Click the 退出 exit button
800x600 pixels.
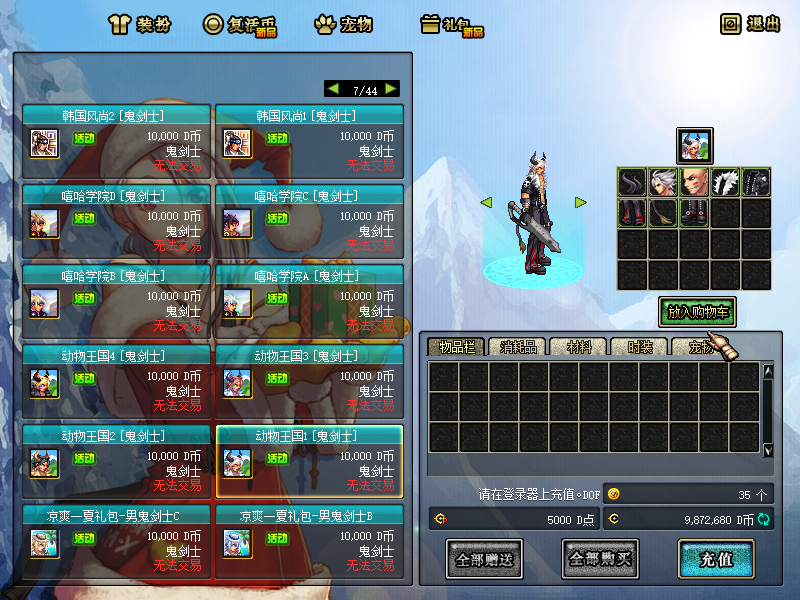tap(750, 24)
